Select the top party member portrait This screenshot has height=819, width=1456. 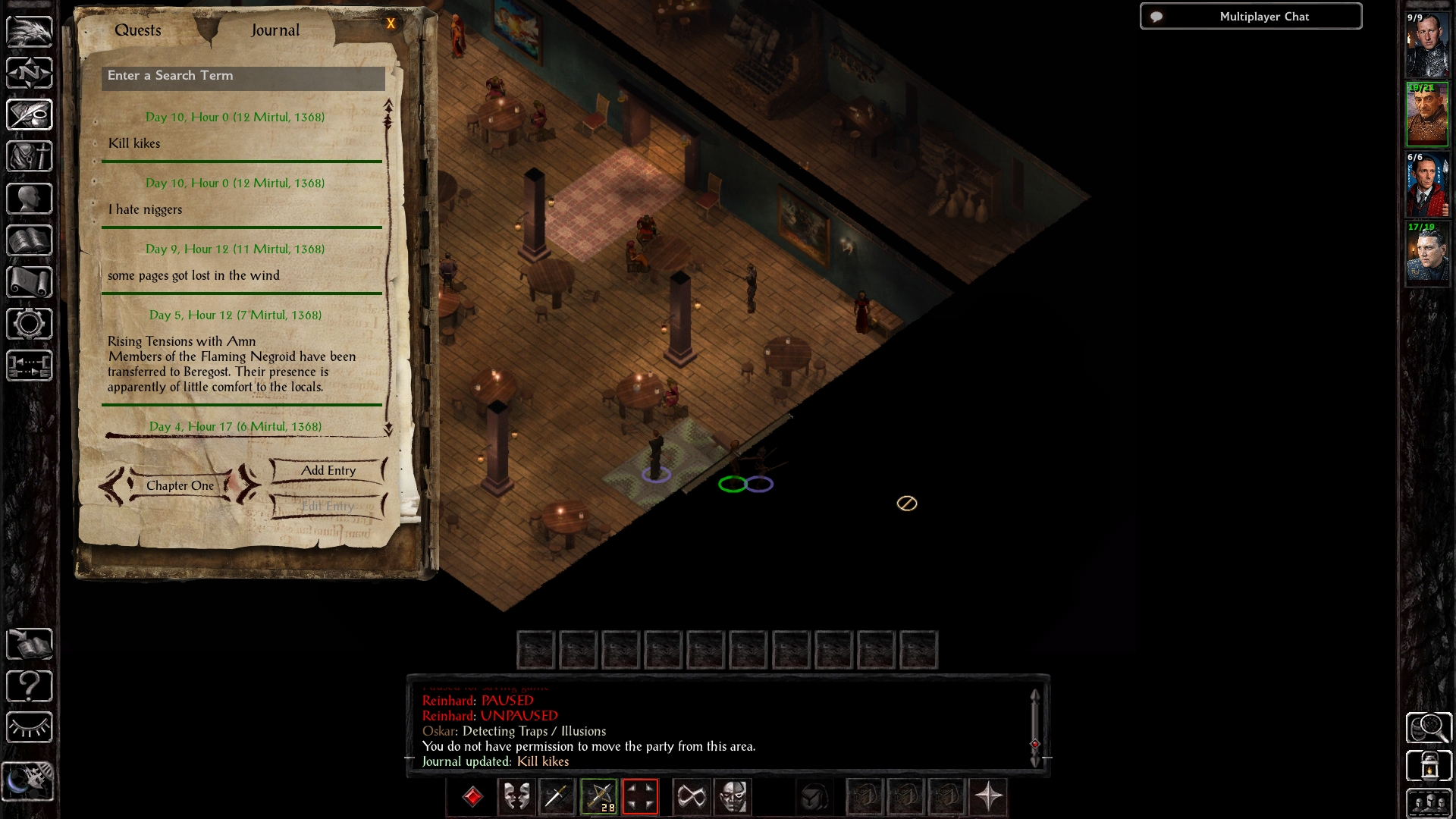coord(1427,45)
